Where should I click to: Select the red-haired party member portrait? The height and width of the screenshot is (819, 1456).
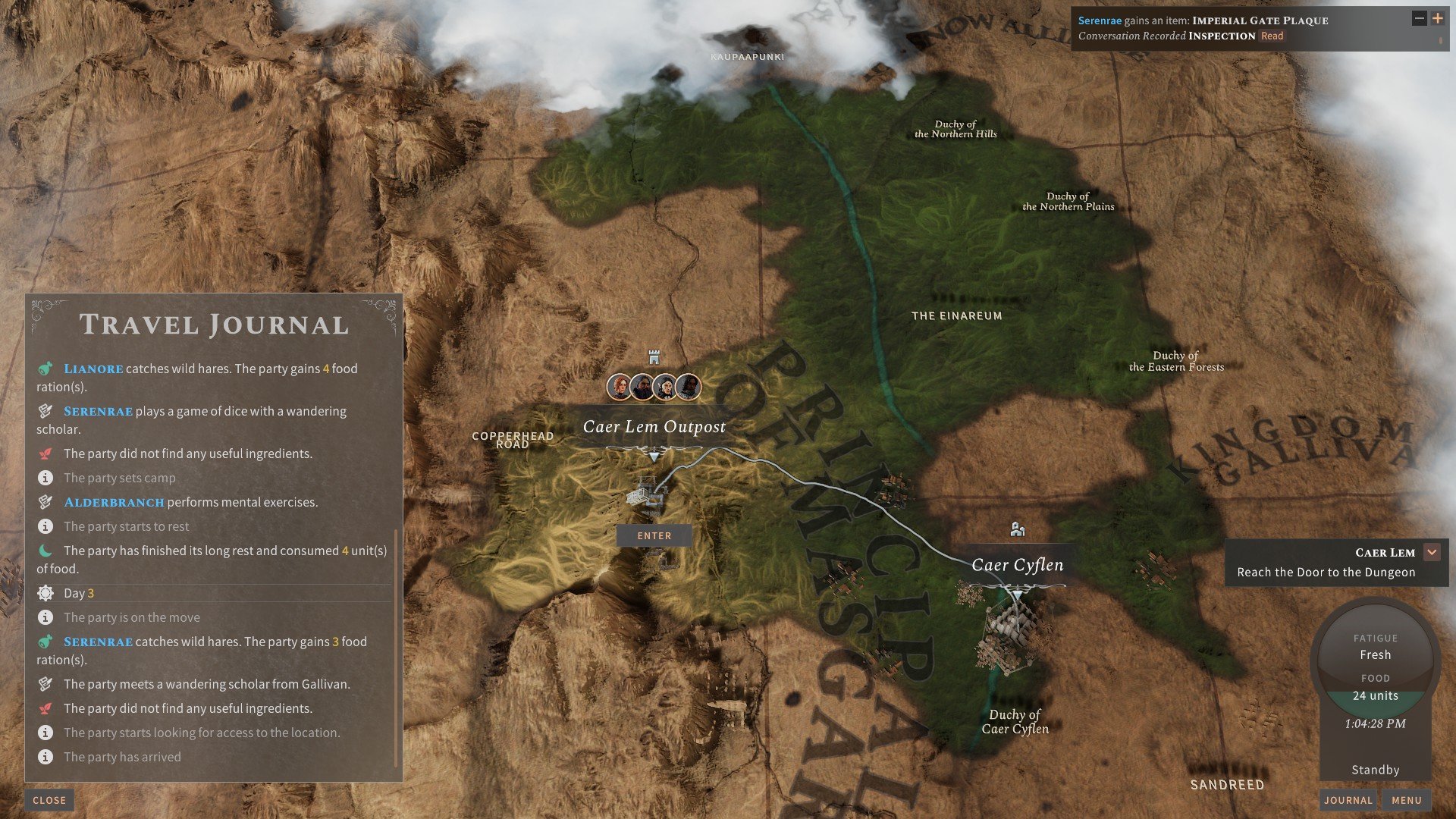coord(620,387)
